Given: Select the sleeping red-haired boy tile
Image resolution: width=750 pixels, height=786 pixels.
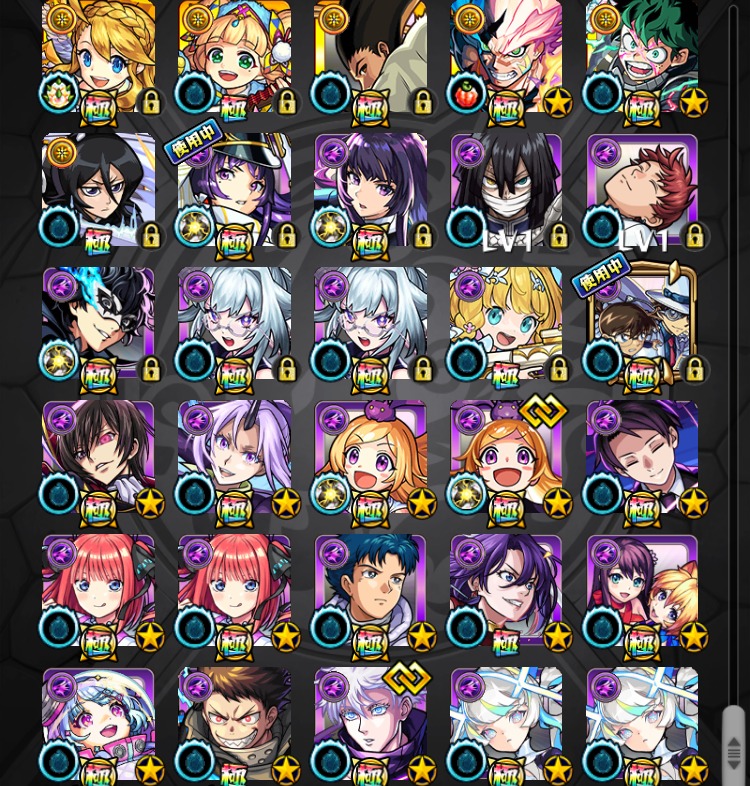Looking at the screenshot, I should pyautogui.click(x=642, y=190).
